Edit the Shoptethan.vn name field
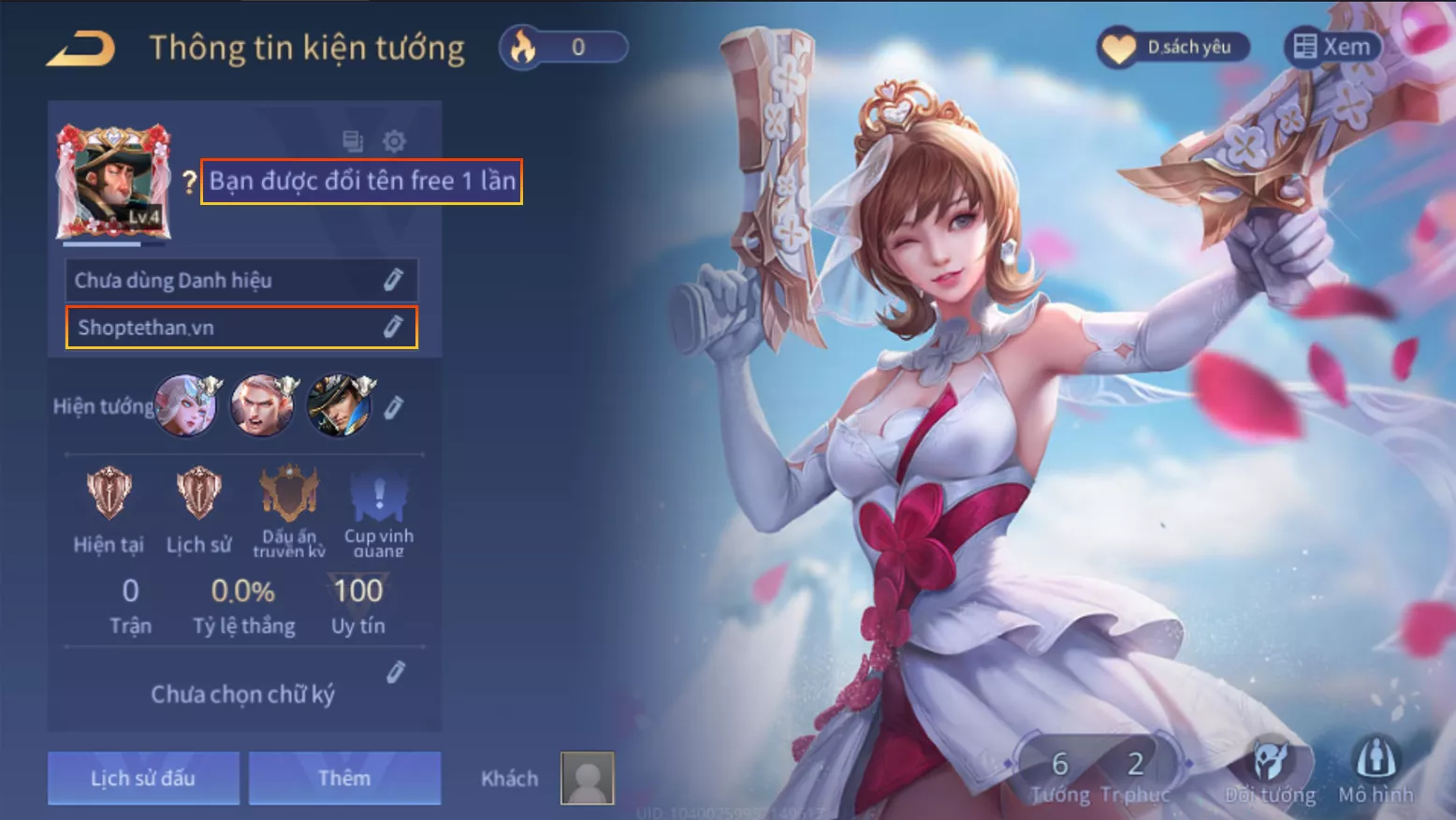This screenshot has width=1456, height=820. point(393,327)
